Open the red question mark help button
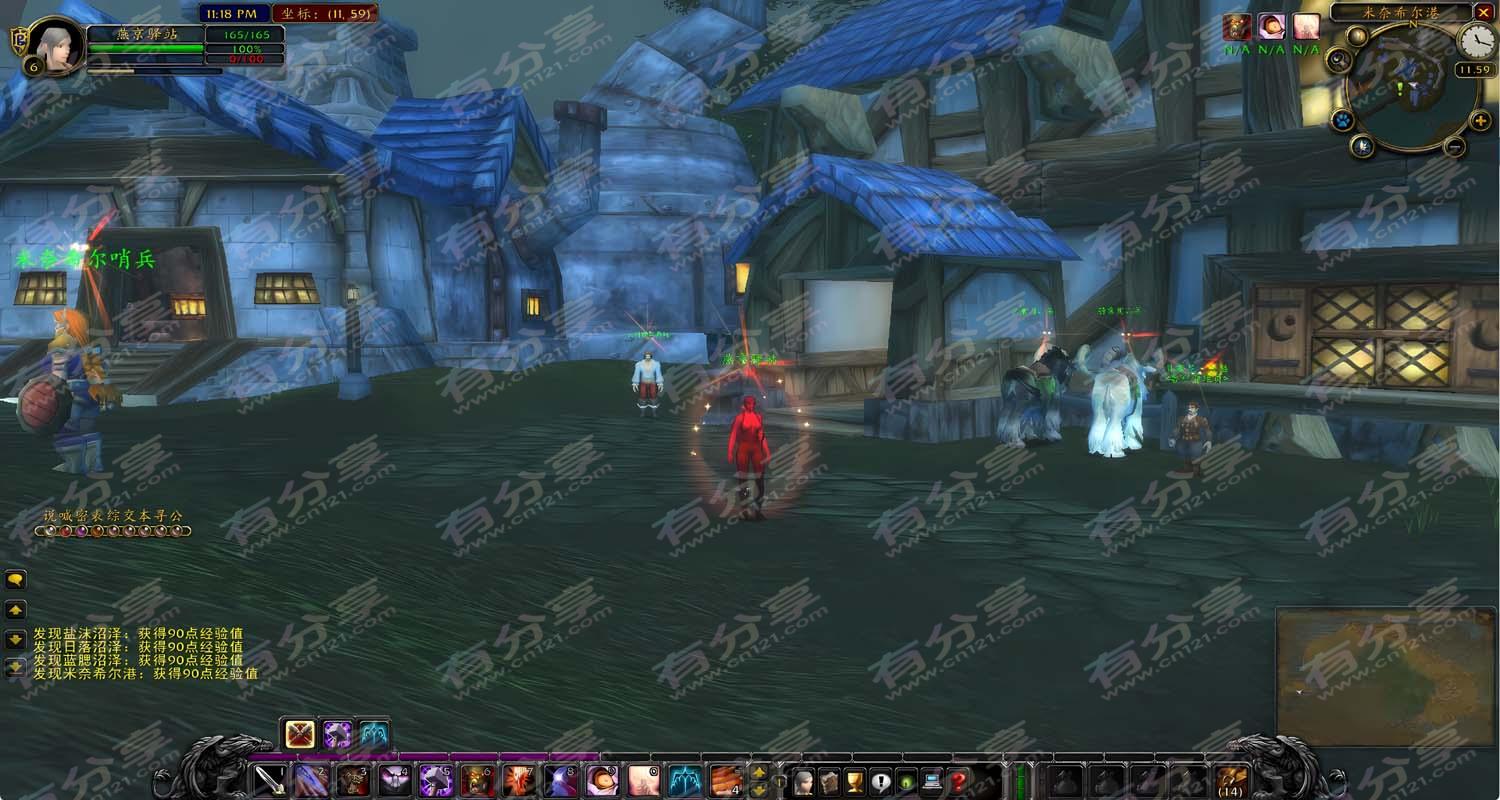1500x800 pixels. pos(958,781)
